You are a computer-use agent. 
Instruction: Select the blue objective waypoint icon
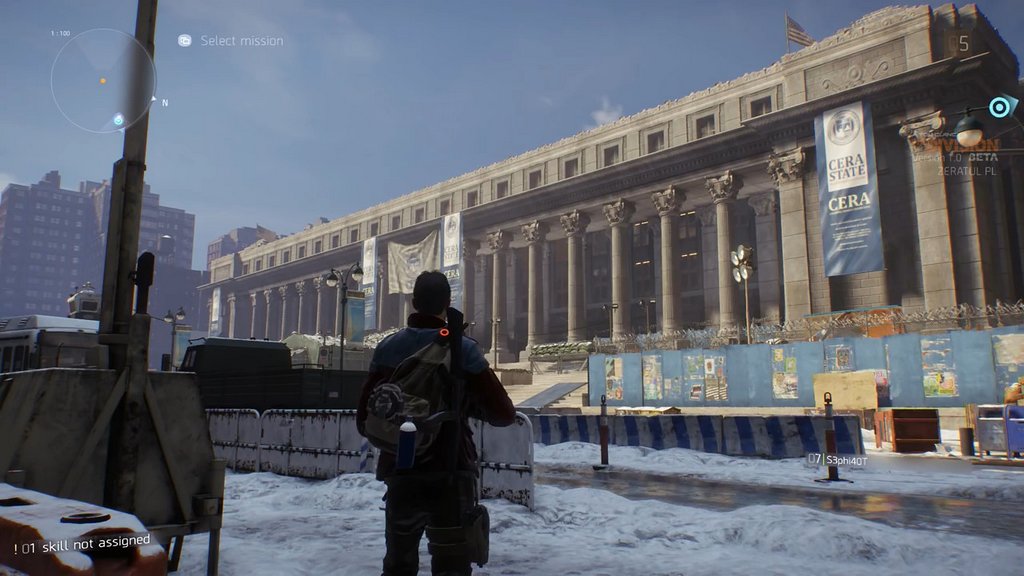point(1000,106)
